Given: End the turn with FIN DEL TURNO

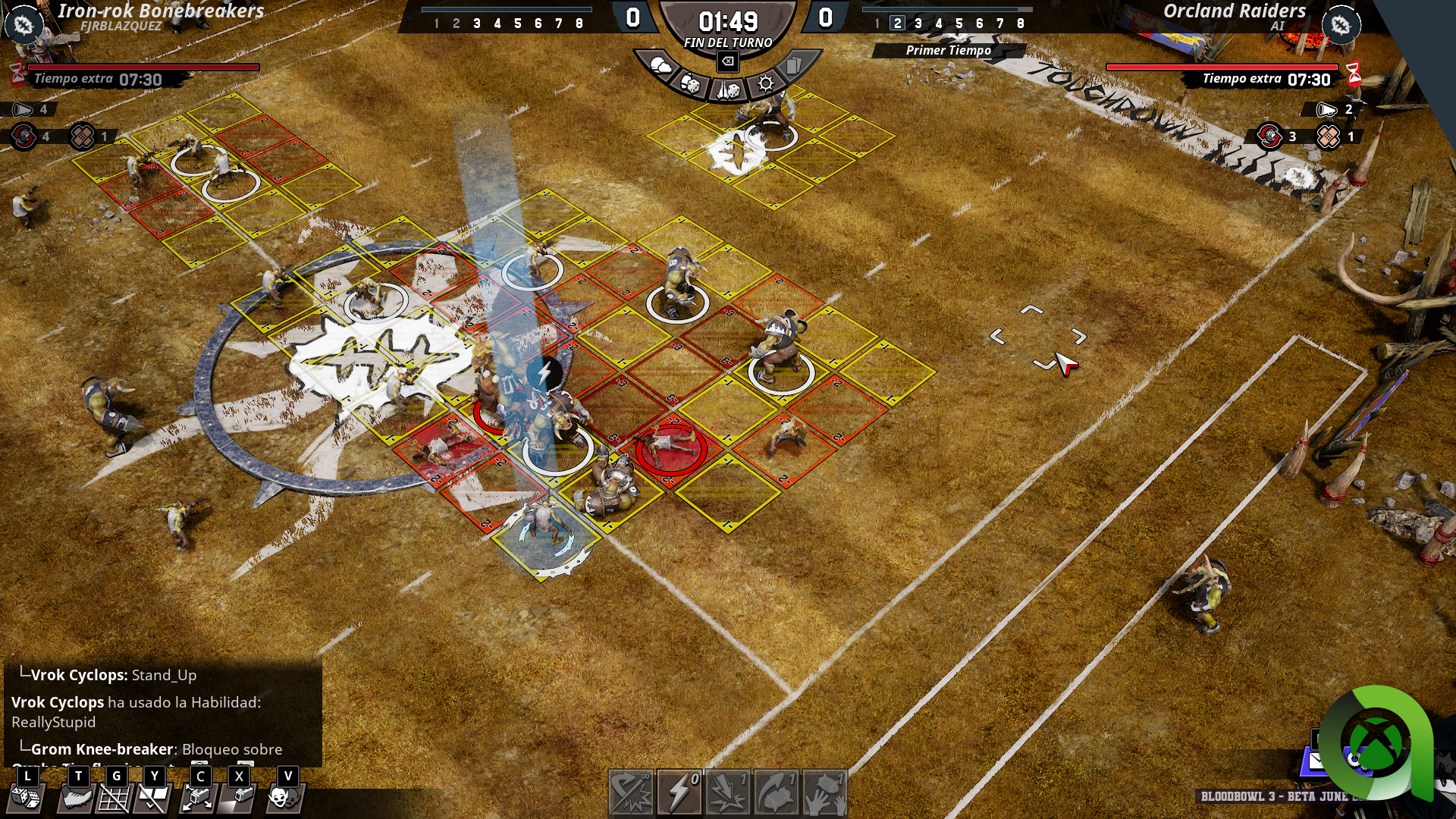Looking at the screenshot, I should click(x=728, y=43).
